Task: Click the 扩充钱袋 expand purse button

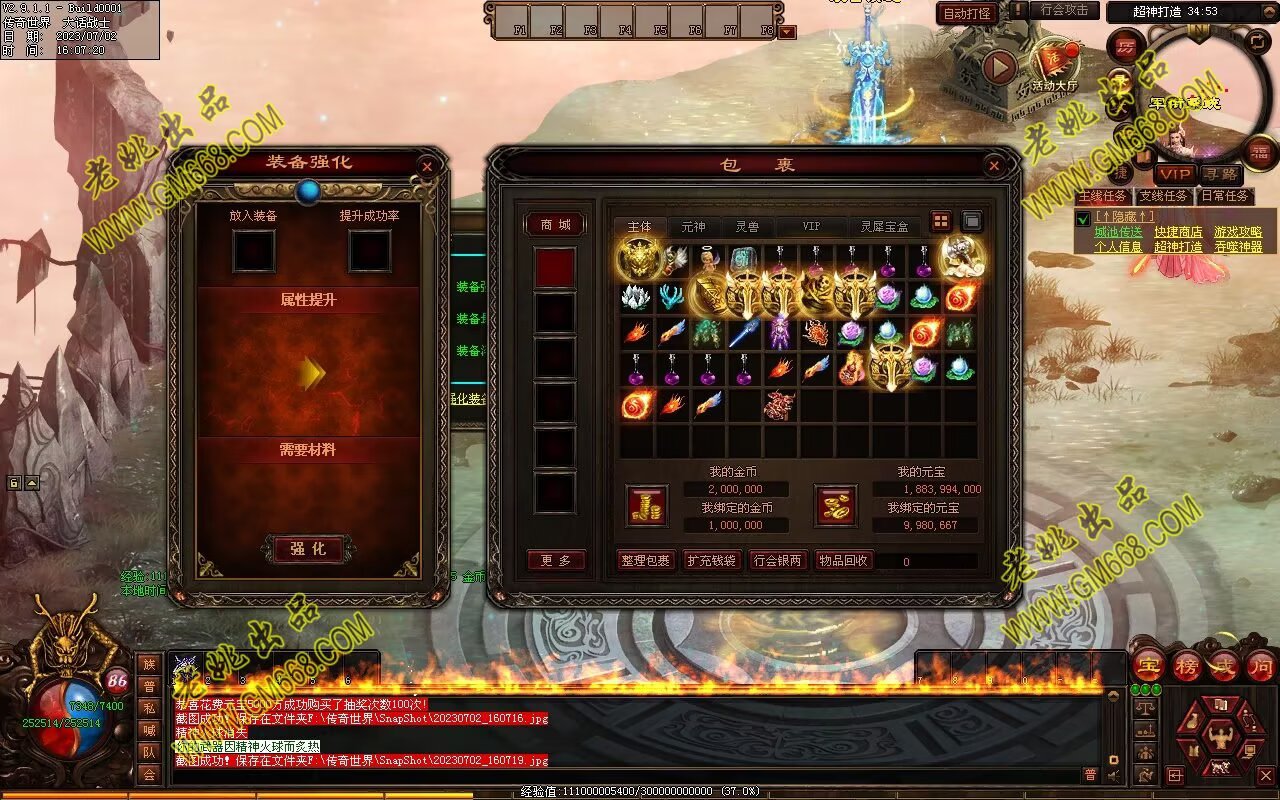Action: coord(711,561)
